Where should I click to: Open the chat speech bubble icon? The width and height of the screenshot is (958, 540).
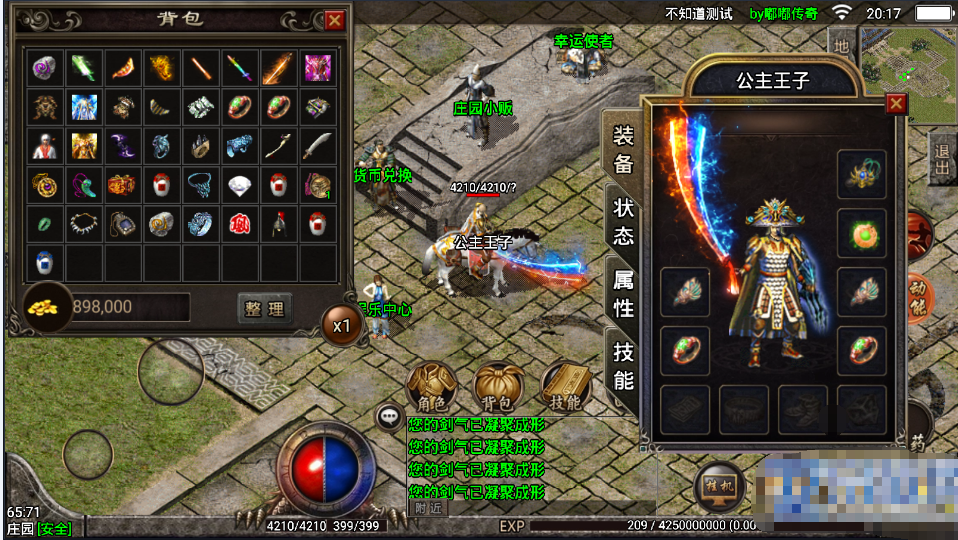click(388, 416)
